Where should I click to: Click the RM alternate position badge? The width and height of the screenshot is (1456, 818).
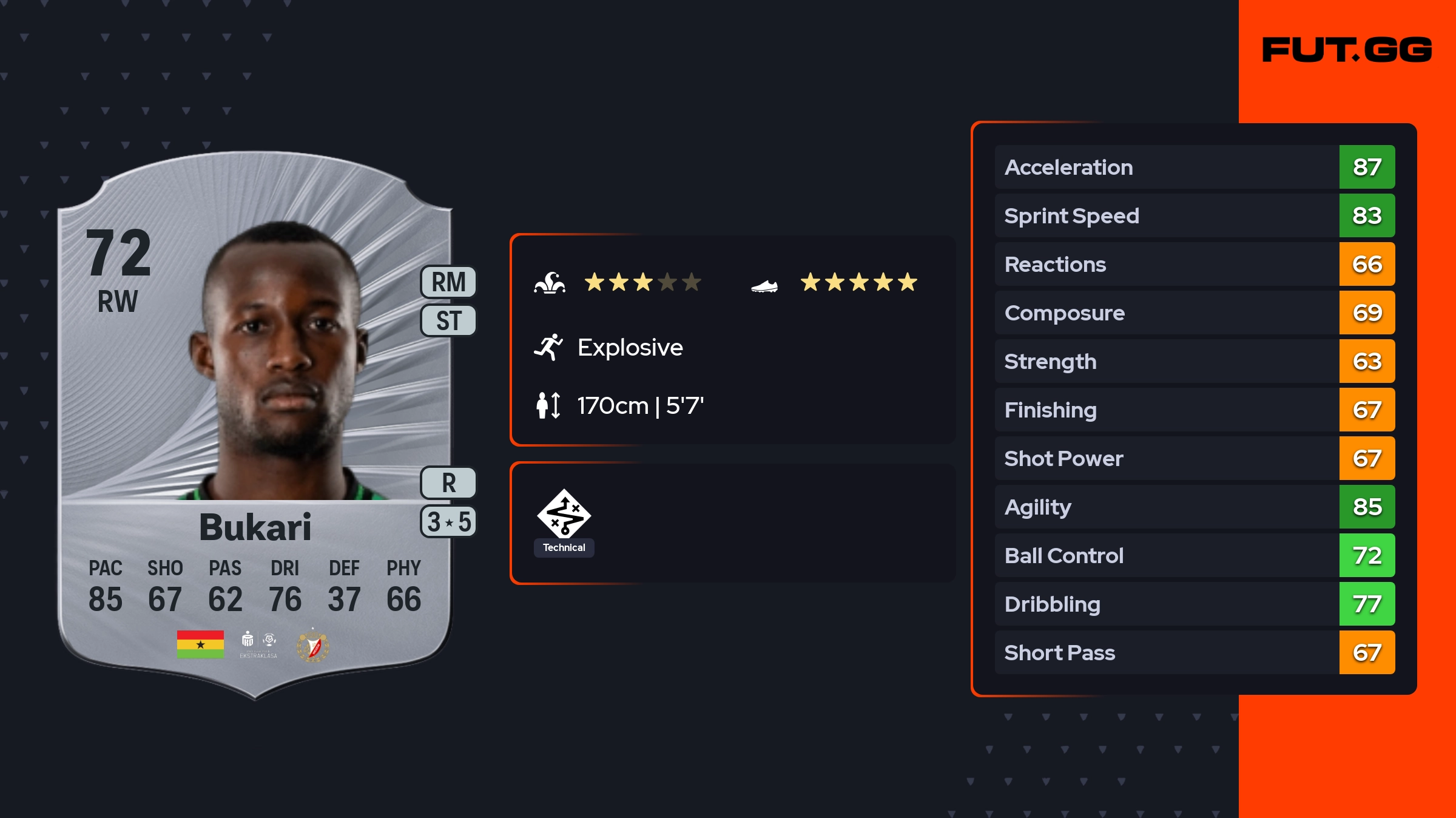click(x=448, y=282)
